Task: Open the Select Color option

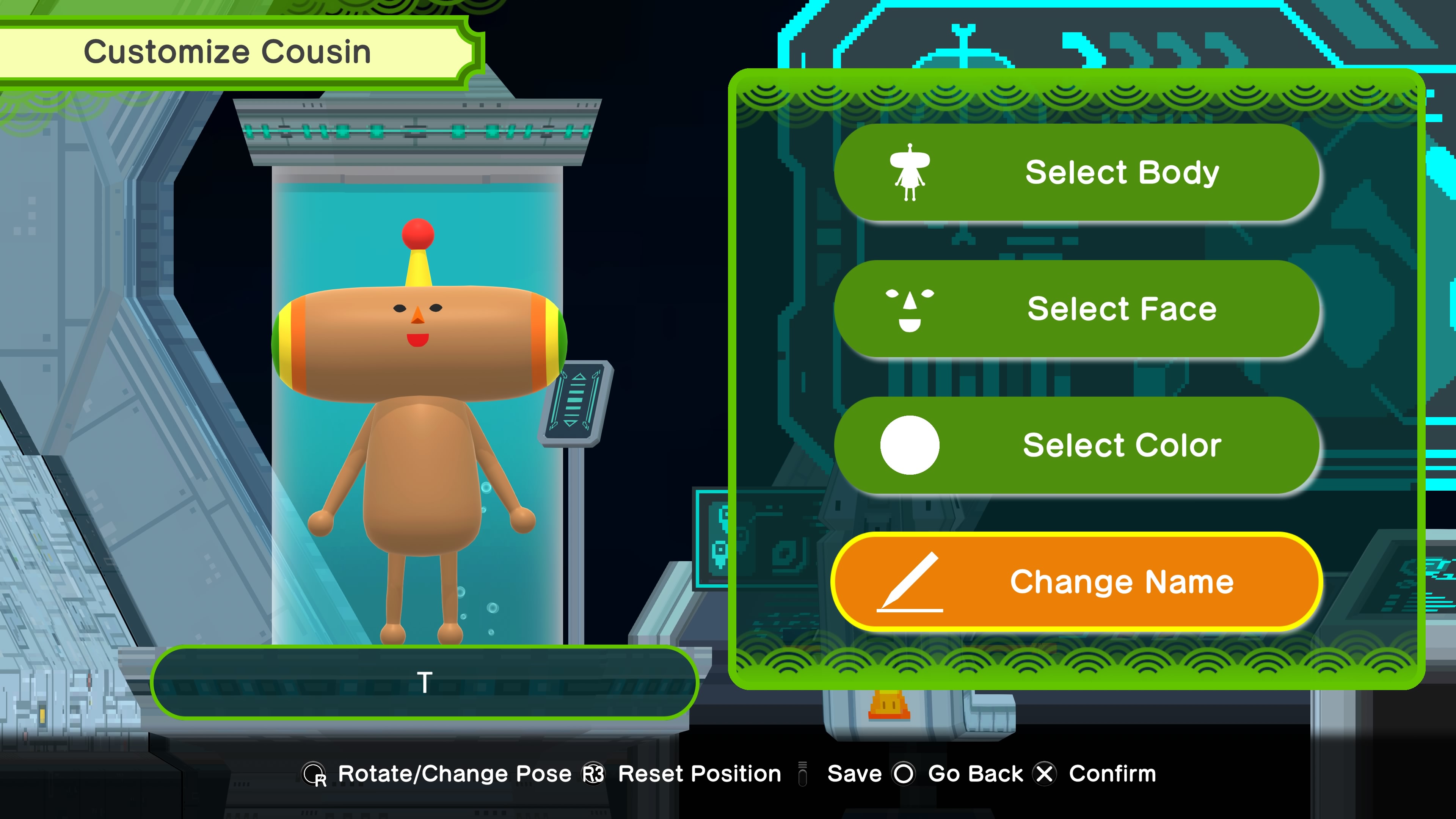Action: (1077, 445)
